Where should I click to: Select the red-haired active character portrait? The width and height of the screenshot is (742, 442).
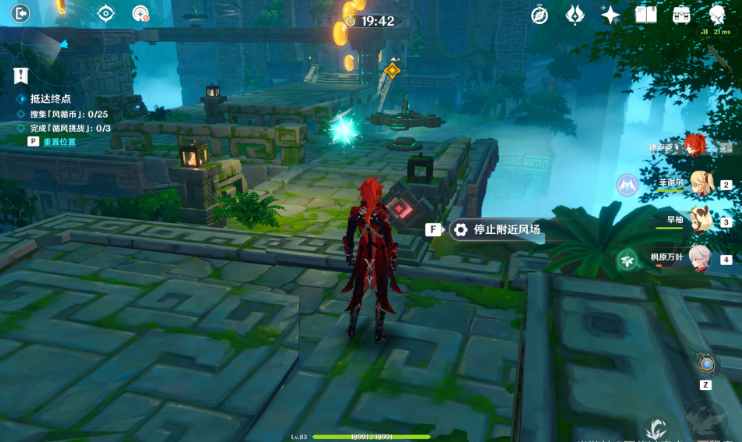pyautogui.click(x=697, y=145)
